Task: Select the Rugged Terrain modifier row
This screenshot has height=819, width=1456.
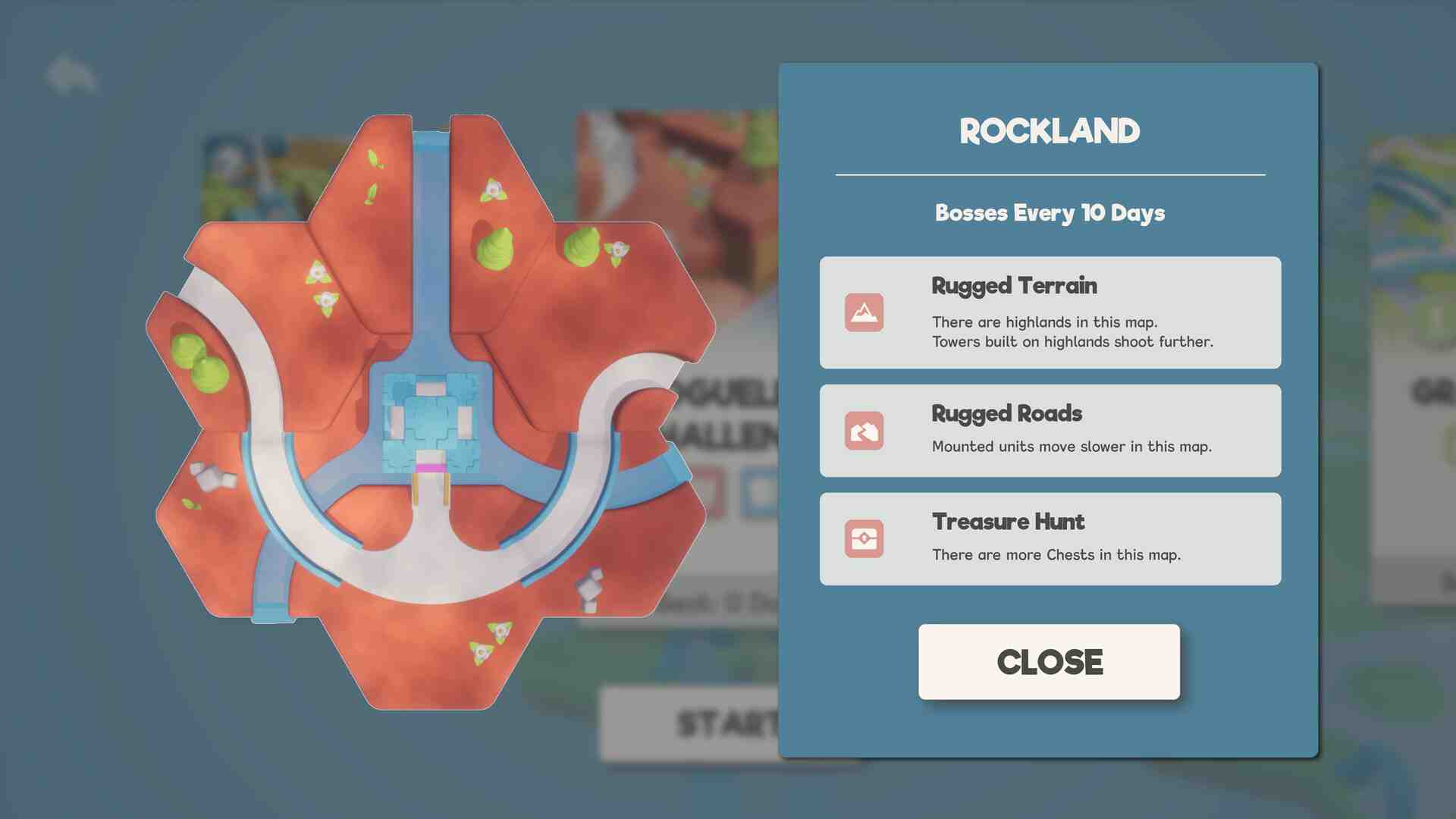Action: 1050,312
